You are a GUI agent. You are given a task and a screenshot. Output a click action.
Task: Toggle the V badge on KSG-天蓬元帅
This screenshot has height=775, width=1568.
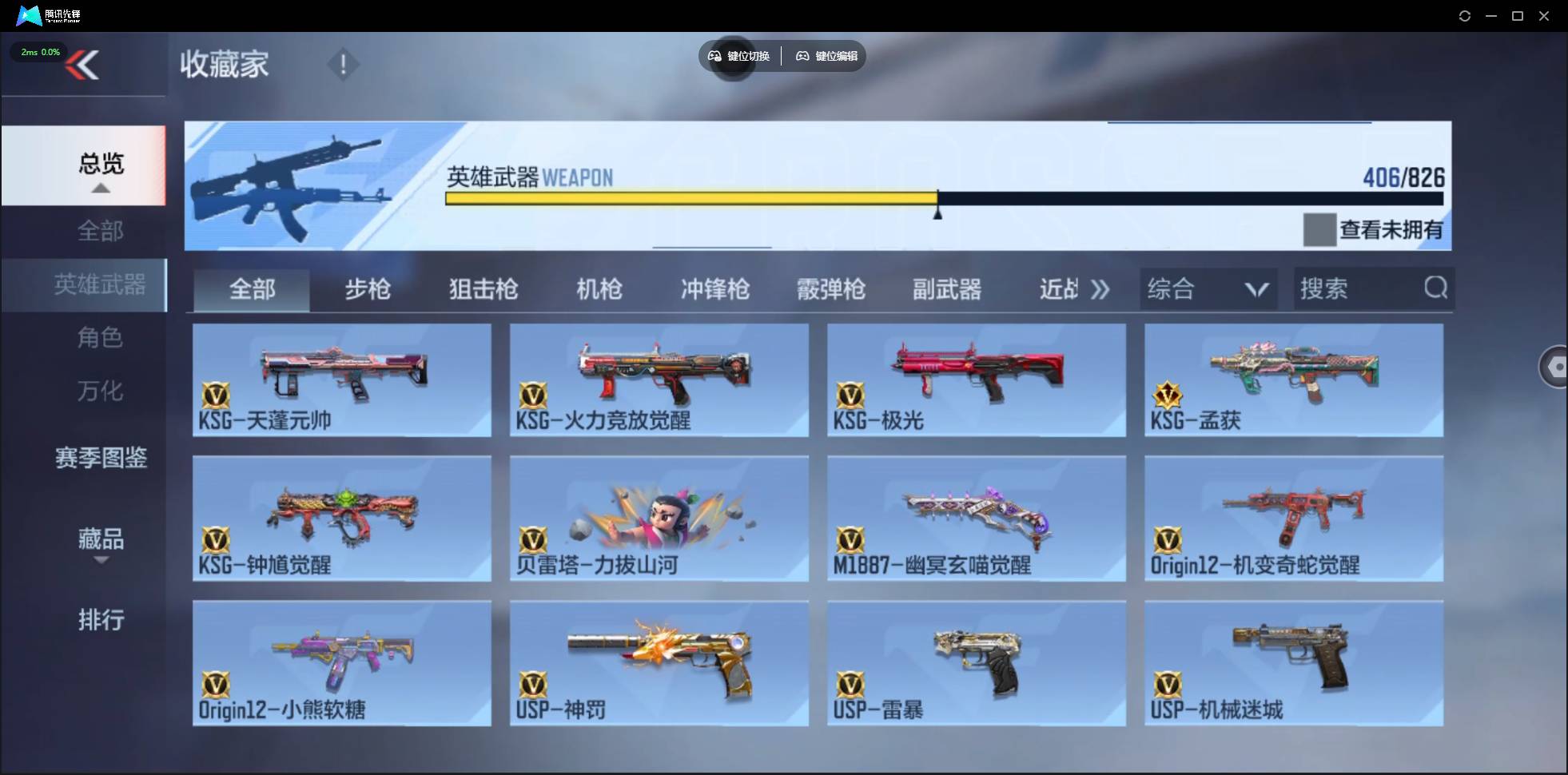click(x=216, y=397)
